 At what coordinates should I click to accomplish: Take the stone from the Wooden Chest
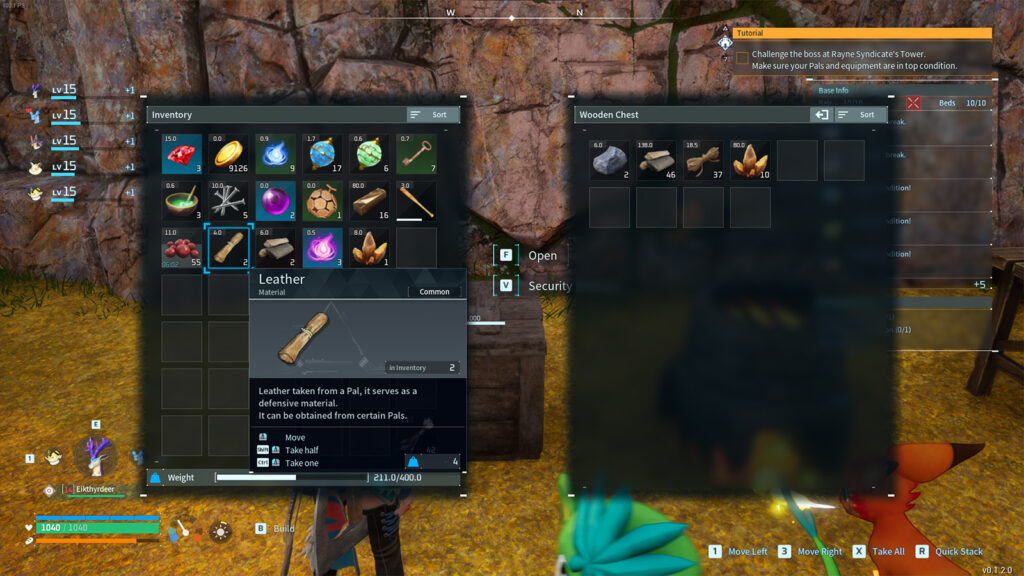(609, 160)
